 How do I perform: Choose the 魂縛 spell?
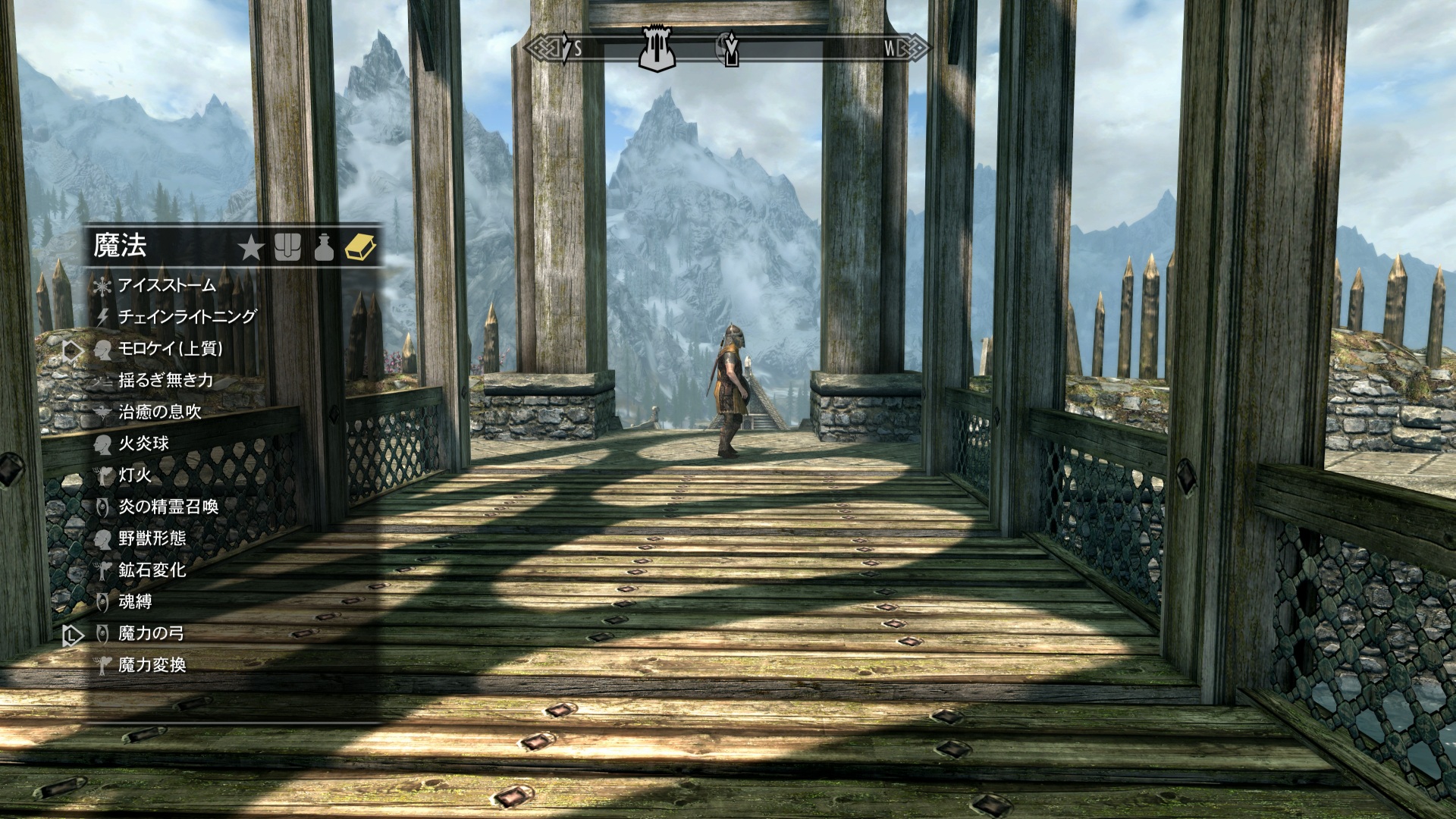(x=135, y=602)
